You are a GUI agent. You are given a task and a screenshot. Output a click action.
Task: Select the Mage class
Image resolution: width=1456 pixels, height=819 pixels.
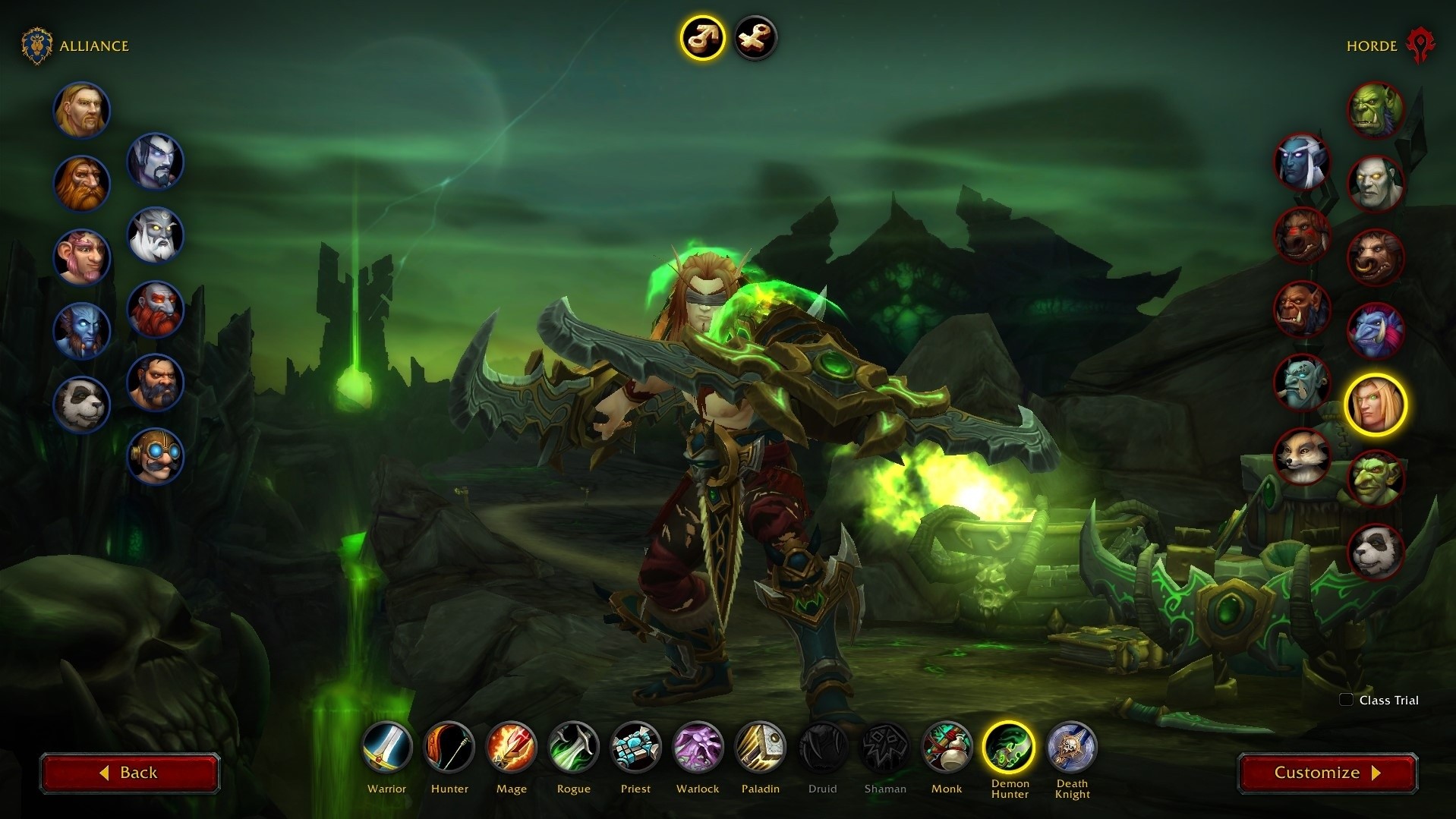[512, 747]
